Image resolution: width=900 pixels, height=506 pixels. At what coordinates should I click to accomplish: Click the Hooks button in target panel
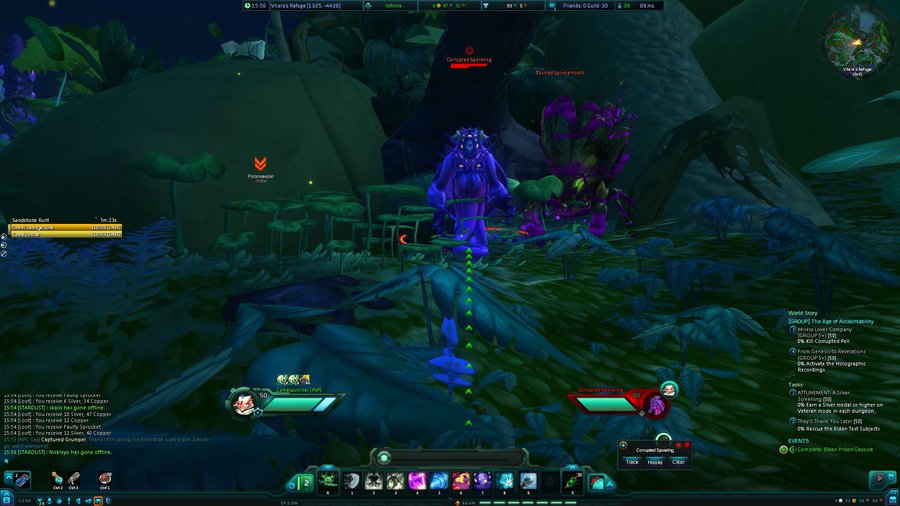coord(655,462)
